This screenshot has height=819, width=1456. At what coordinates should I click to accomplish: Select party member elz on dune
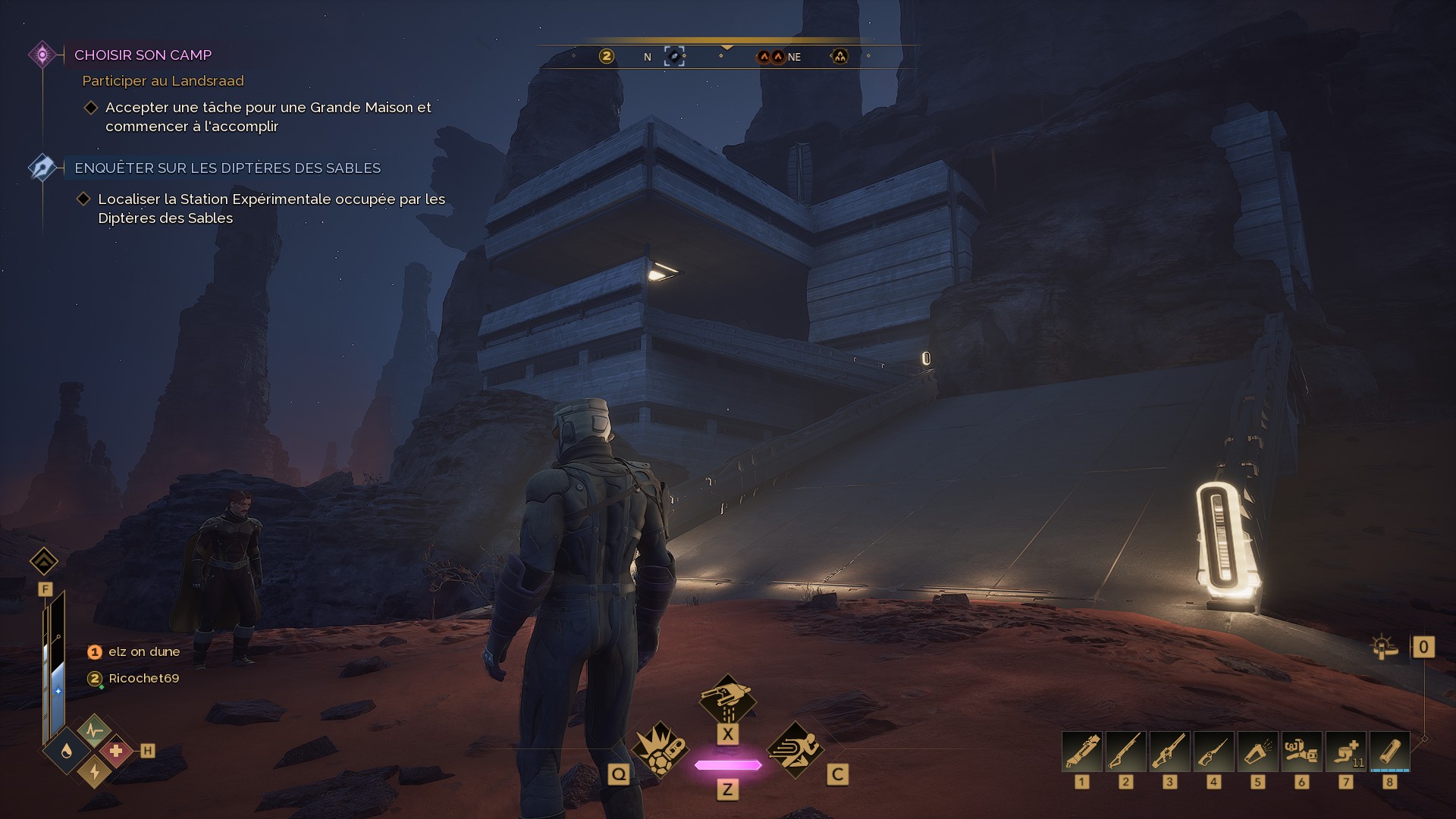point(144,651)
